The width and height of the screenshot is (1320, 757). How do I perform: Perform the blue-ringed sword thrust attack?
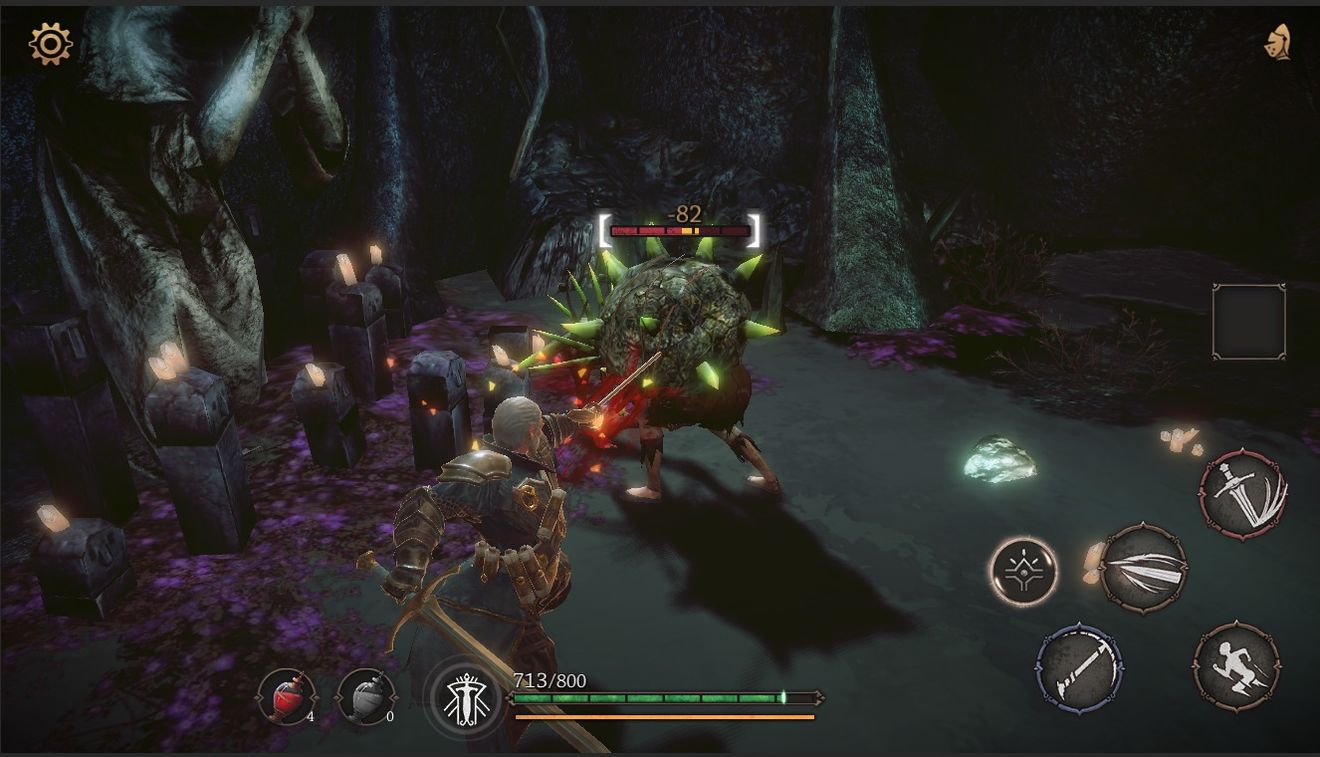coord(1078,667)
